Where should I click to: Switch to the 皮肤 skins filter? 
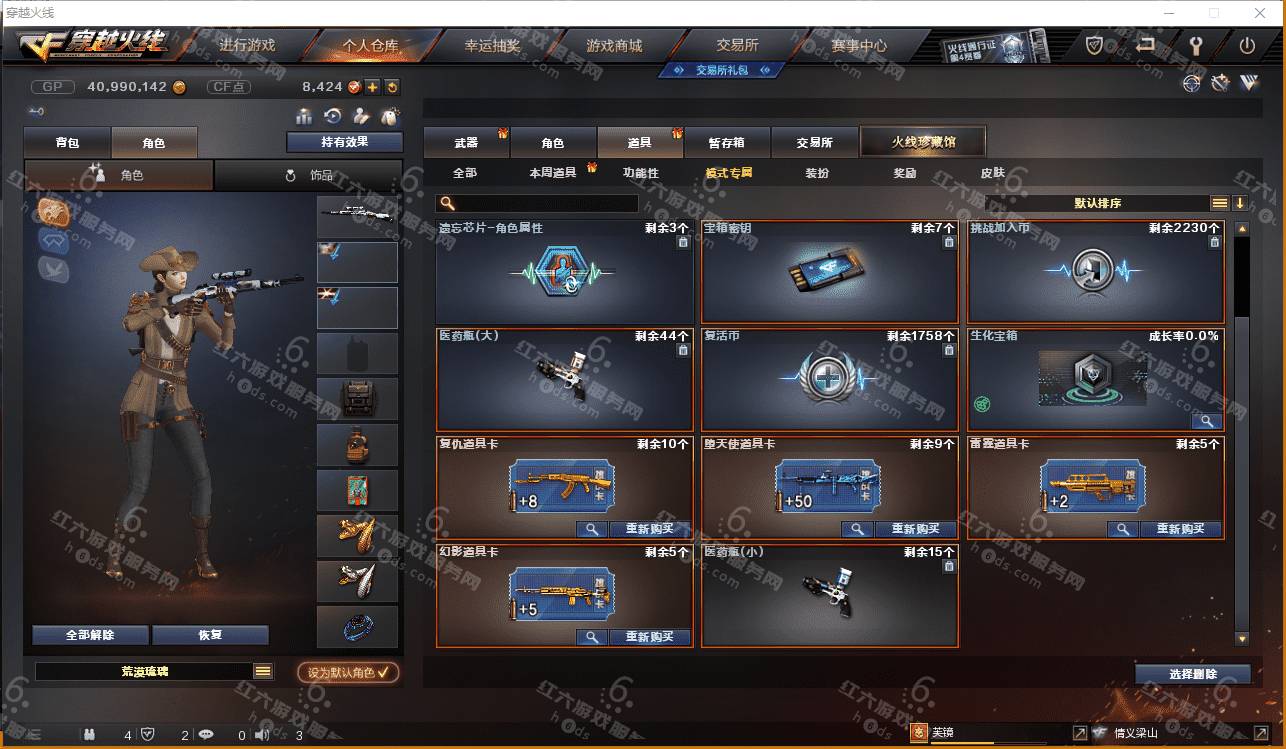click(x=992, y=173)
